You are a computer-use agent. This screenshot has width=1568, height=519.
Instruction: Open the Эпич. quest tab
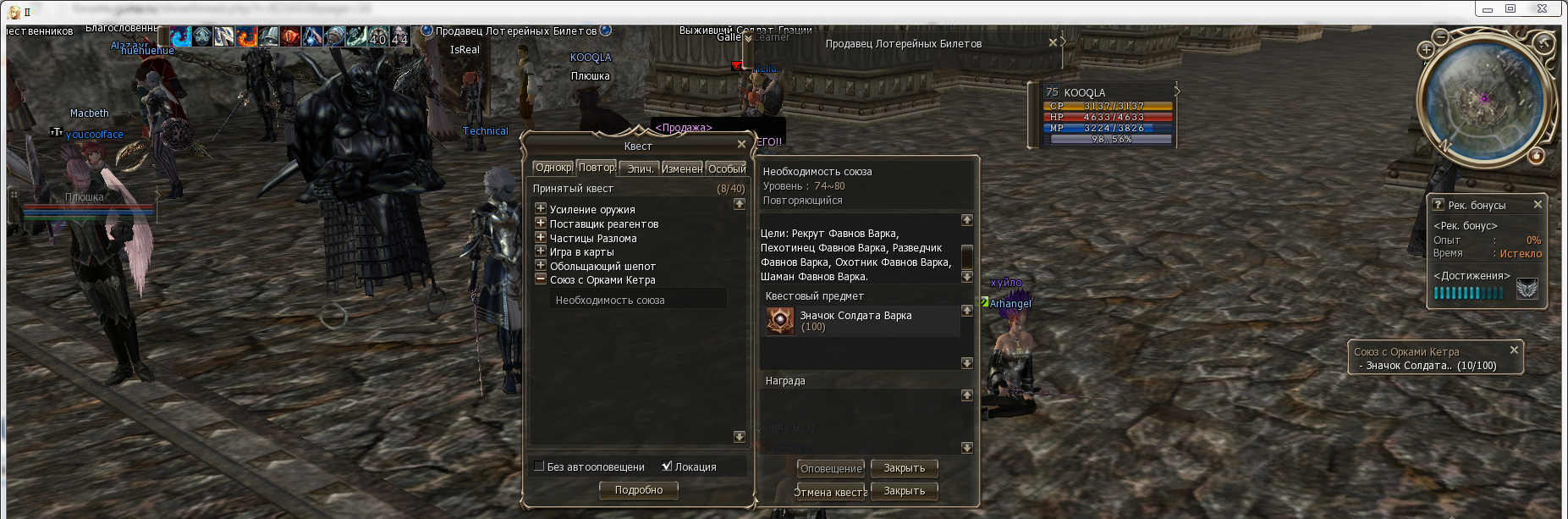point(640,168)
